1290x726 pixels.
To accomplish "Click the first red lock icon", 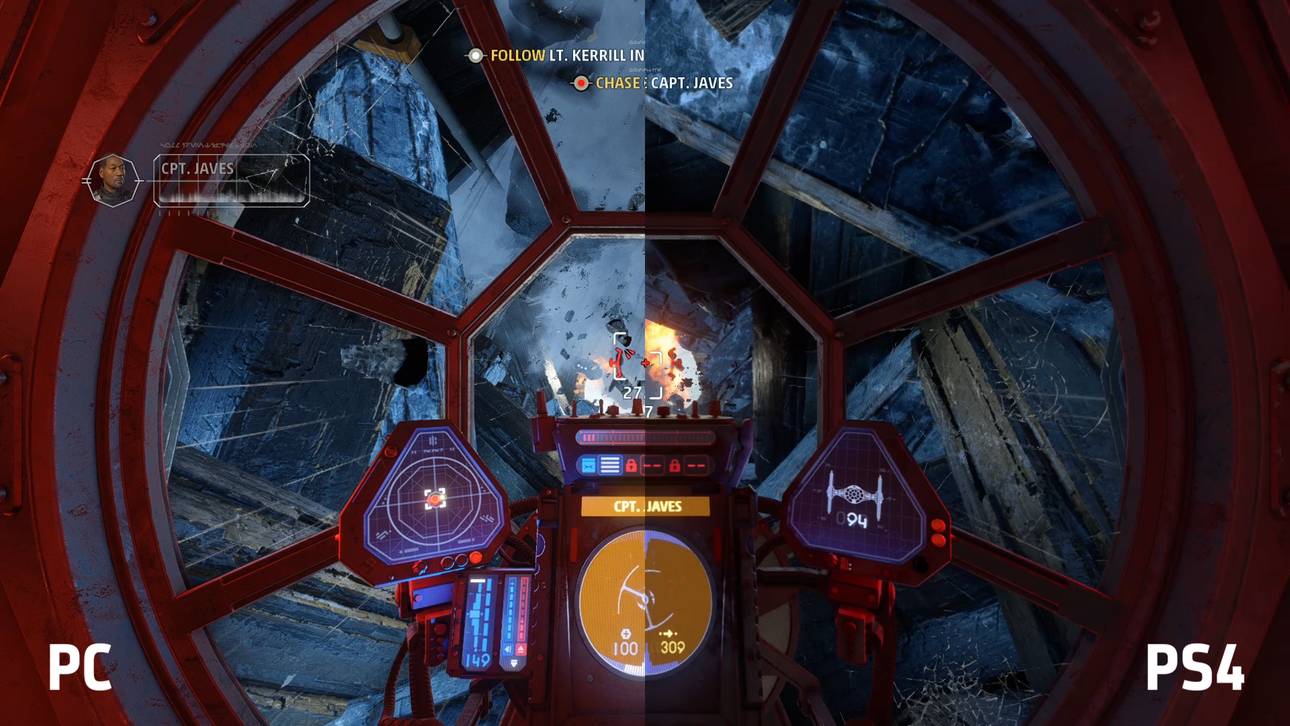I will point(632,465).
